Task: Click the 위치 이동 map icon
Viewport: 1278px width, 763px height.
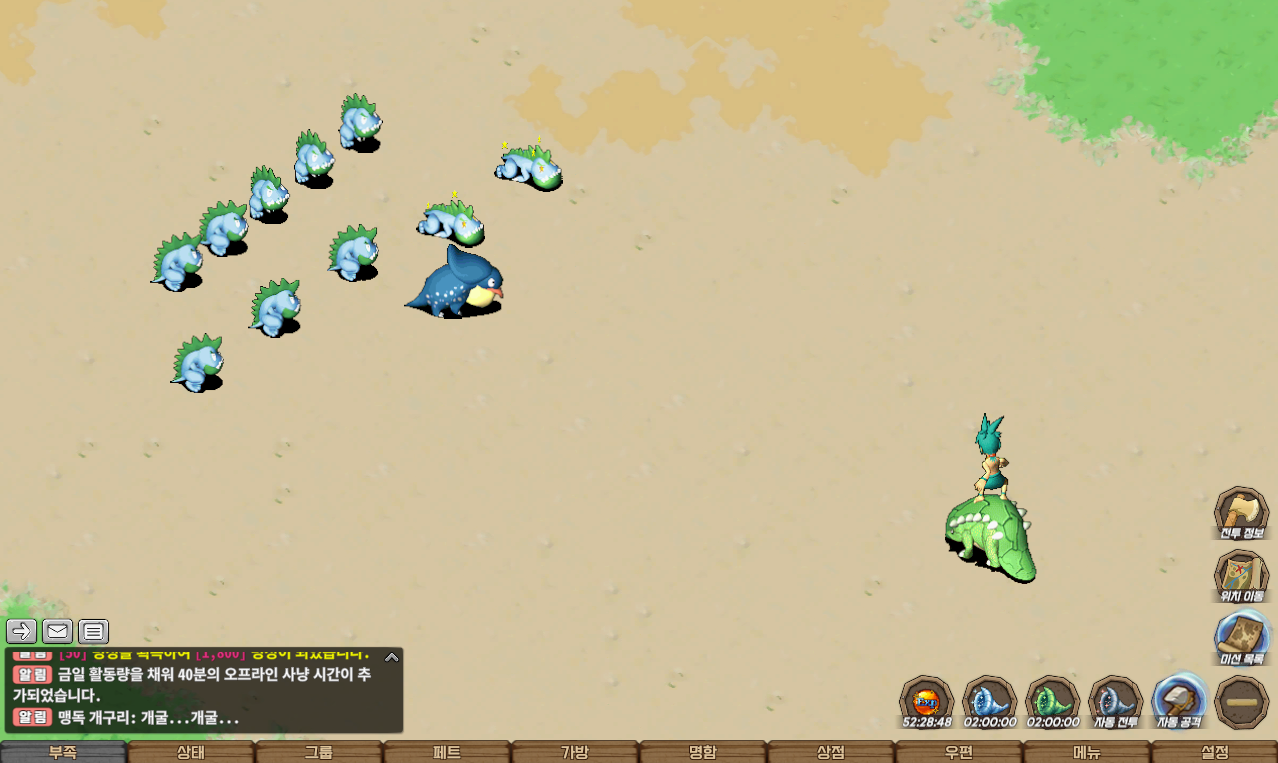Action: (1241, 574)
